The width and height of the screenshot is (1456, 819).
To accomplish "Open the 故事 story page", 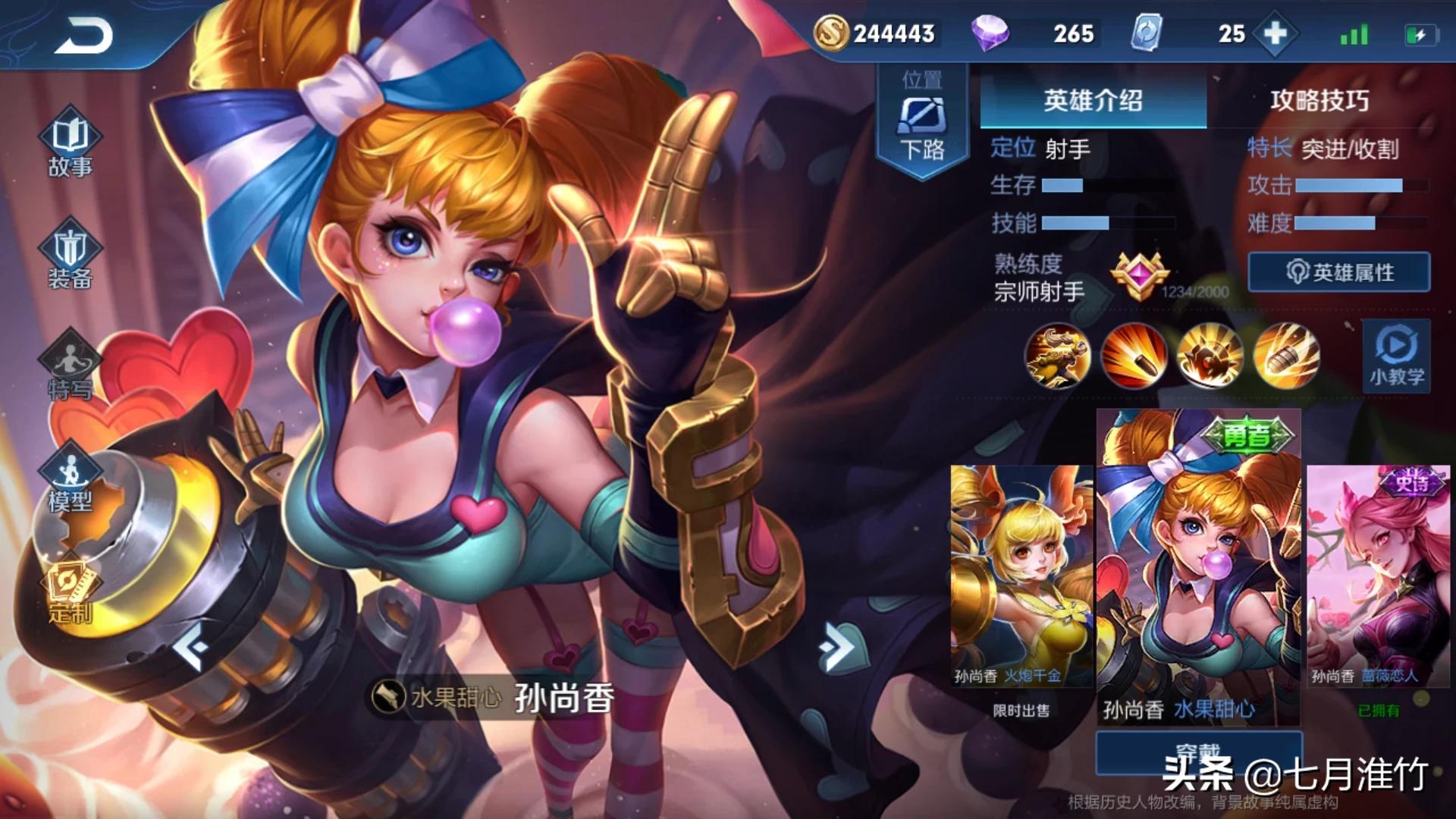I will (70, 145).
